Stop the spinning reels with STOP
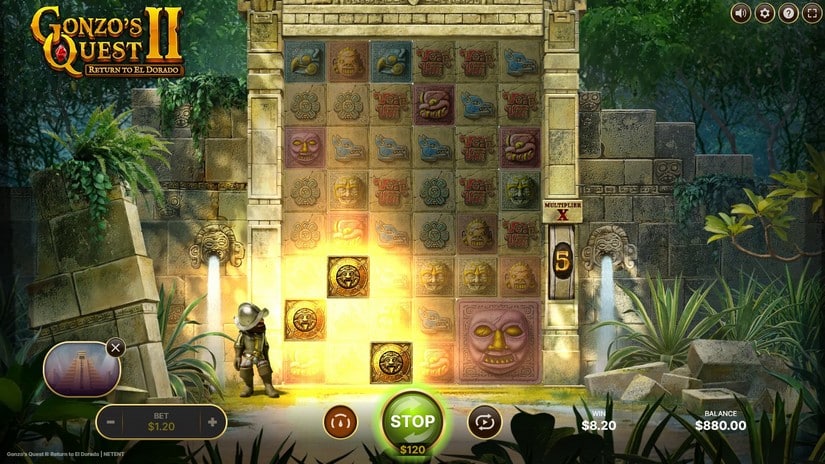The width and height of the screenshot is (825, 464). point(412,421)
